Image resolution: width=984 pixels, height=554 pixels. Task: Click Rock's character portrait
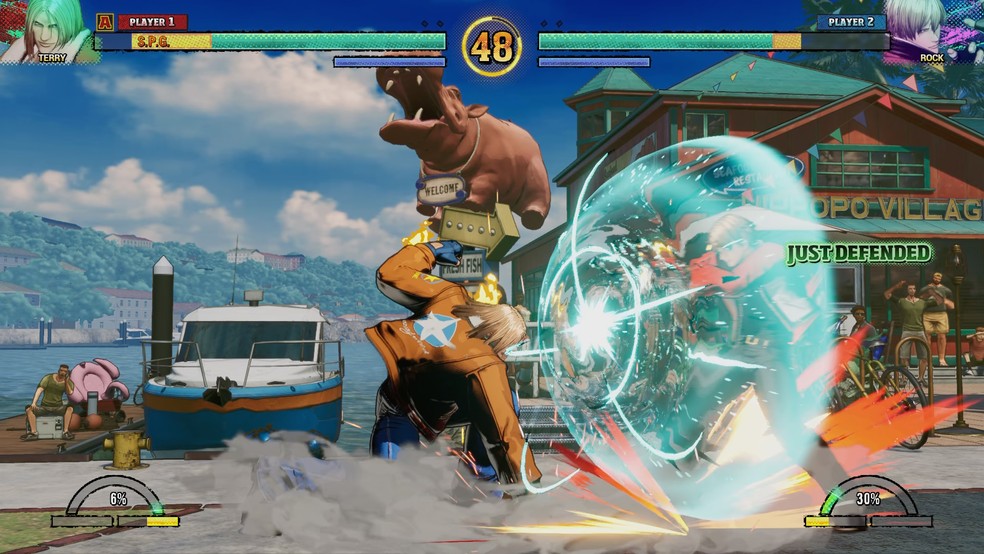tap(936, 30)
